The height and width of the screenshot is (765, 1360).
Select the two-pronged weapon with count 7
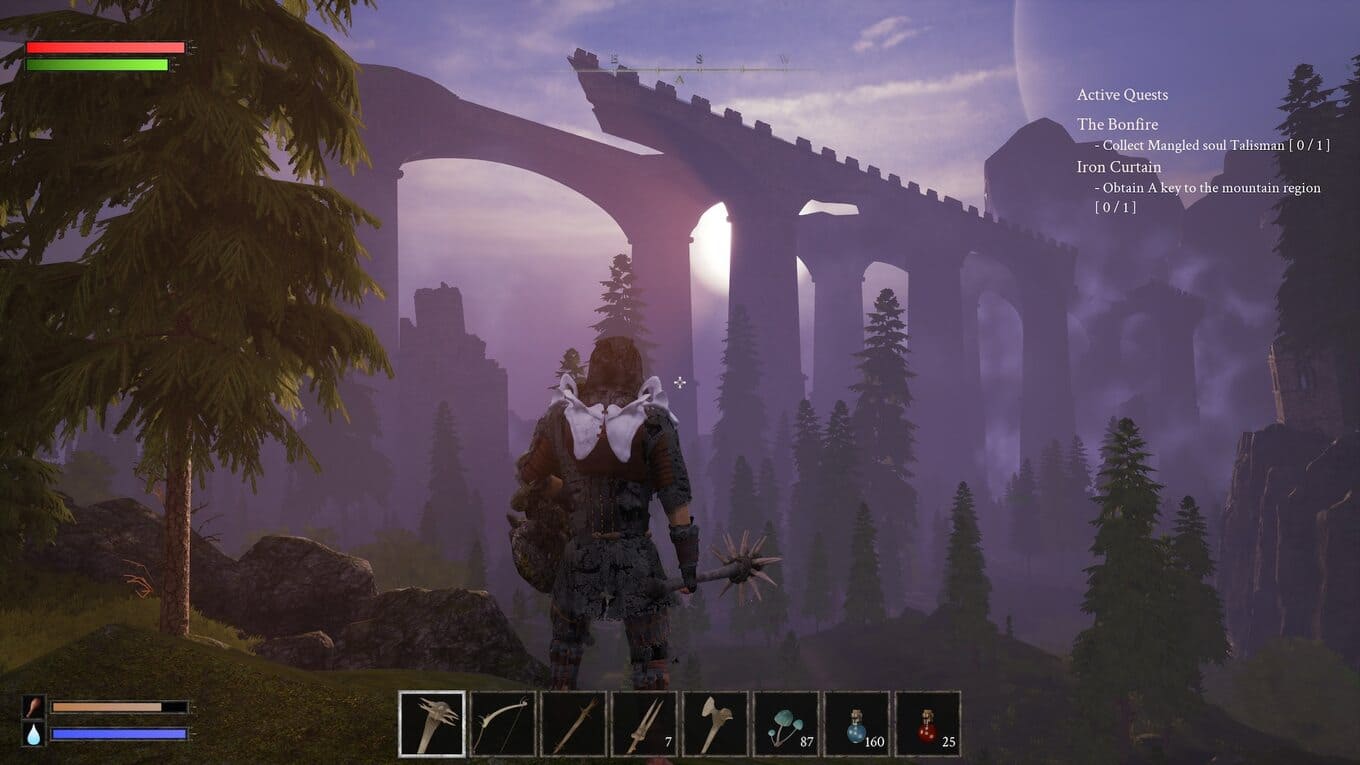click(x=644, y=724)
